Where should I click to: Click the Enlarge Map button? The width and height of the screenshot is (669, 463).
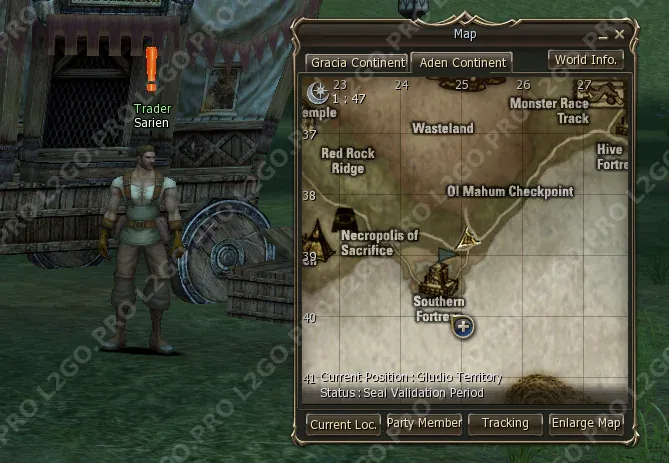(x=586, y=423)
